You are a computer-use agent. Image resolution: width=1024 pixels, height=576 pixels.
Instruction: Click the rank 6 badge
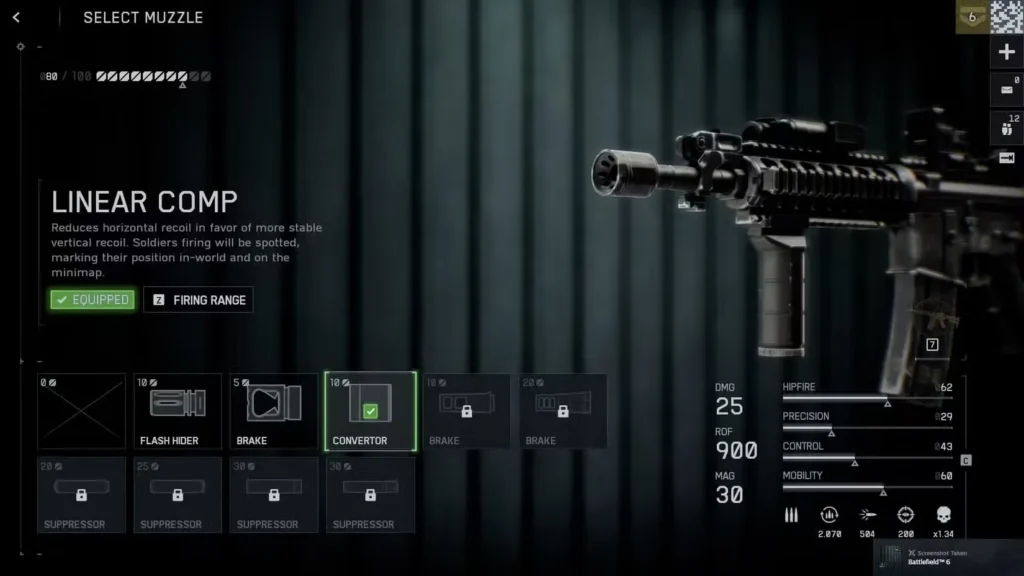click(972, 17)
